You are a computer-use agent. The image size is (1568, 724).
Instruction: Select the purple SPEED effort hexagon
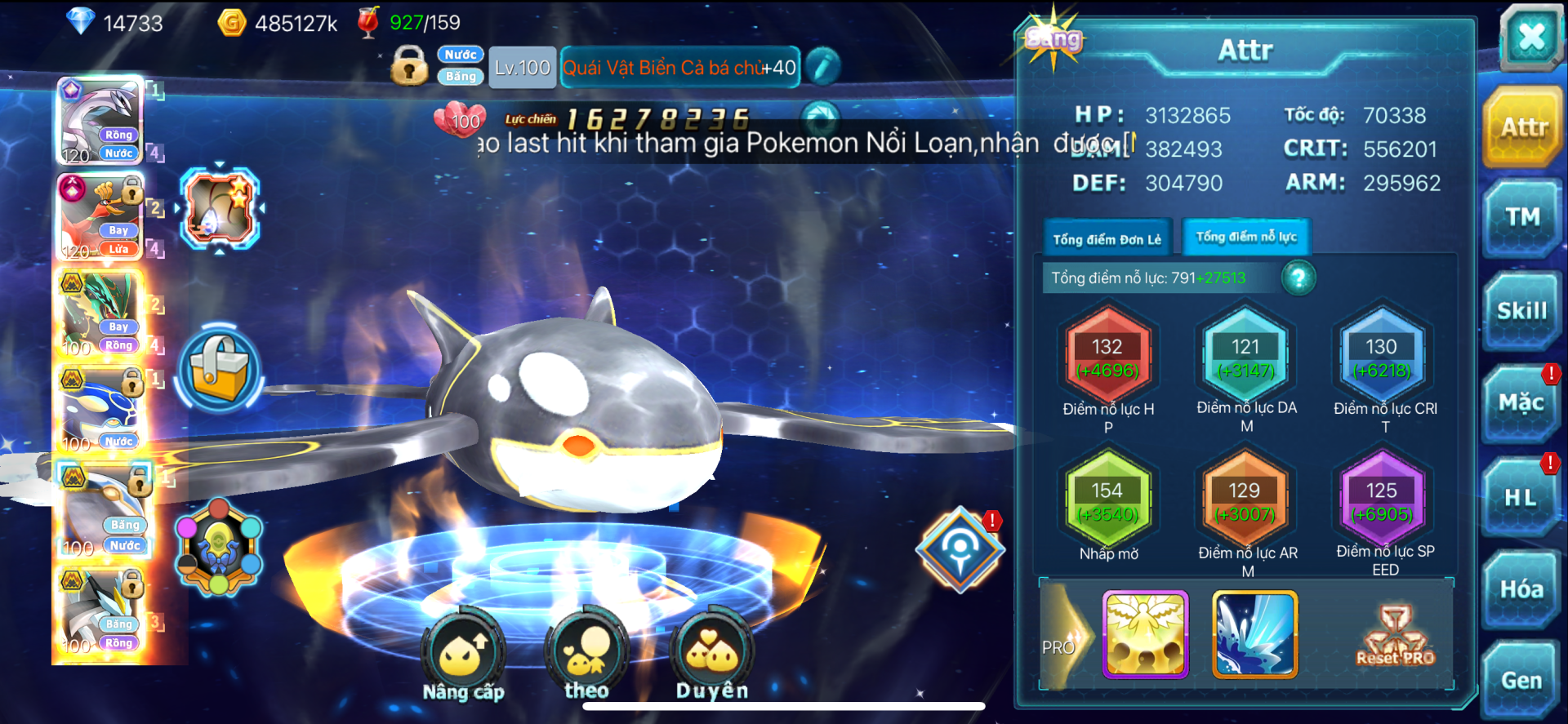coord(1382,500)
